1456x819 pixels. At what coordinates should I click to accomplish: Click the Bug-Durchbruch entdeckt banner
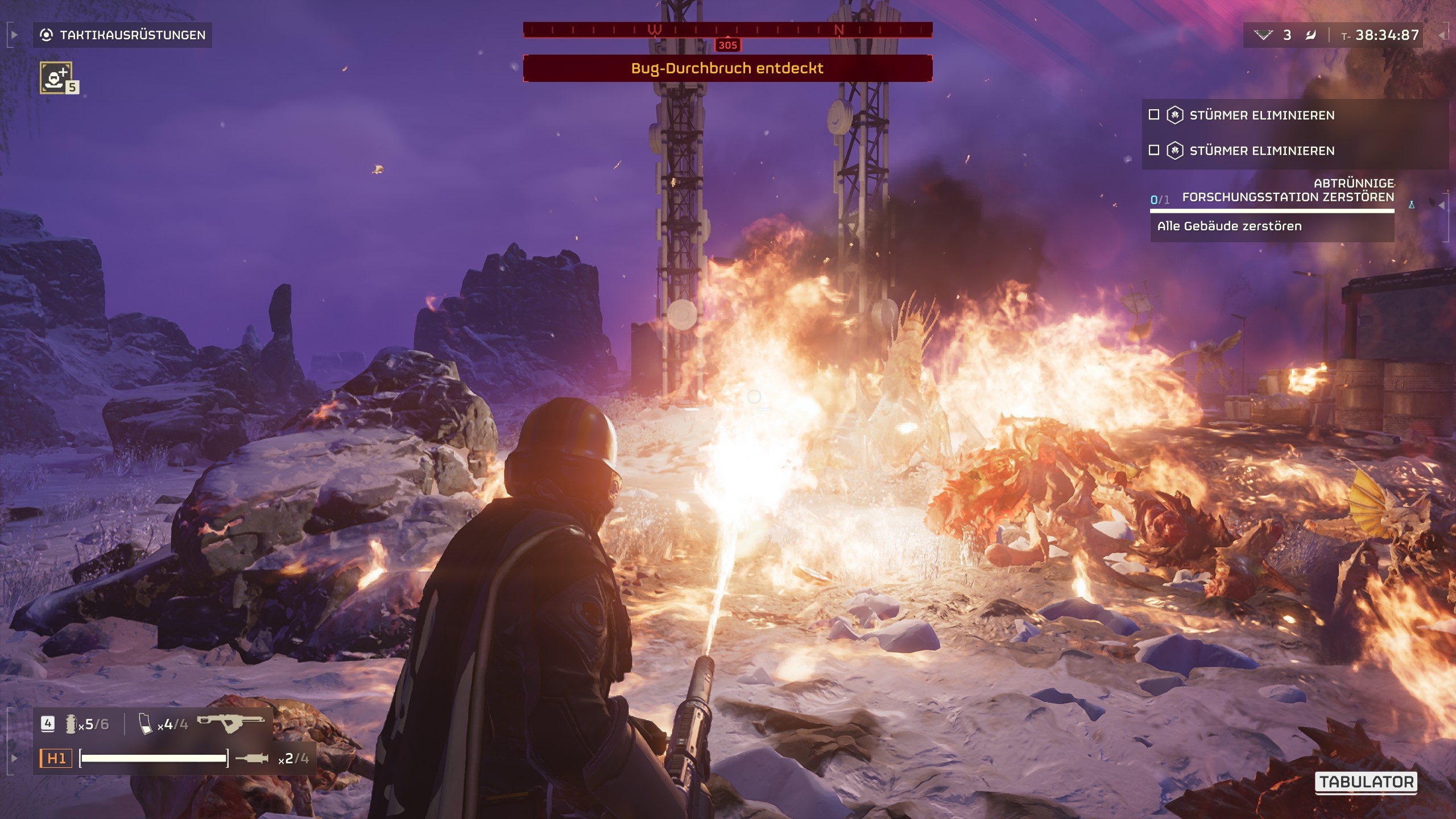point(727,68)
